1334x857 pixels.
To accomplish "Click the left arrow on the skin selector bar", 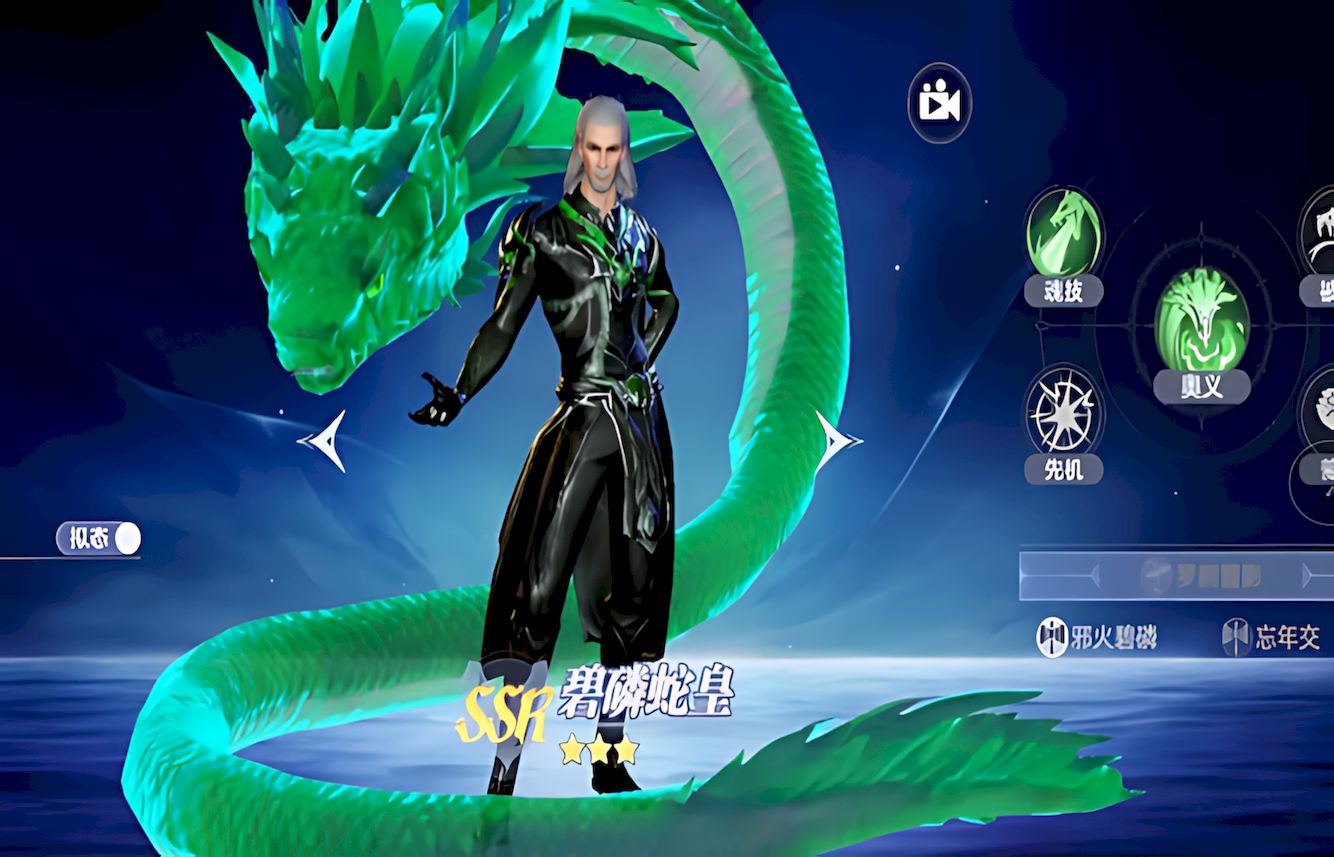I will tap(1092, 576).
